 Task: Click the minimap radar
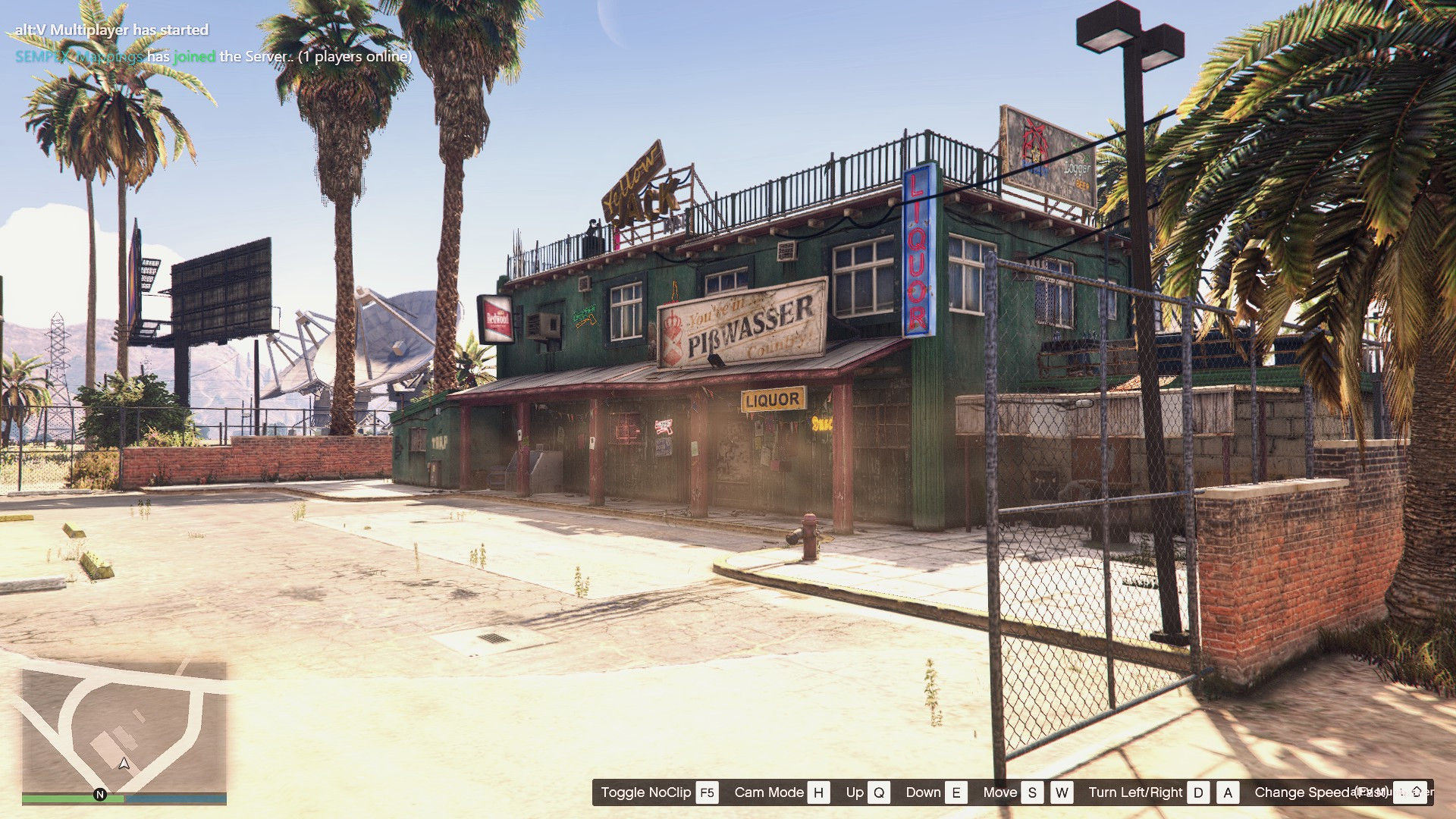coord(124,726)
